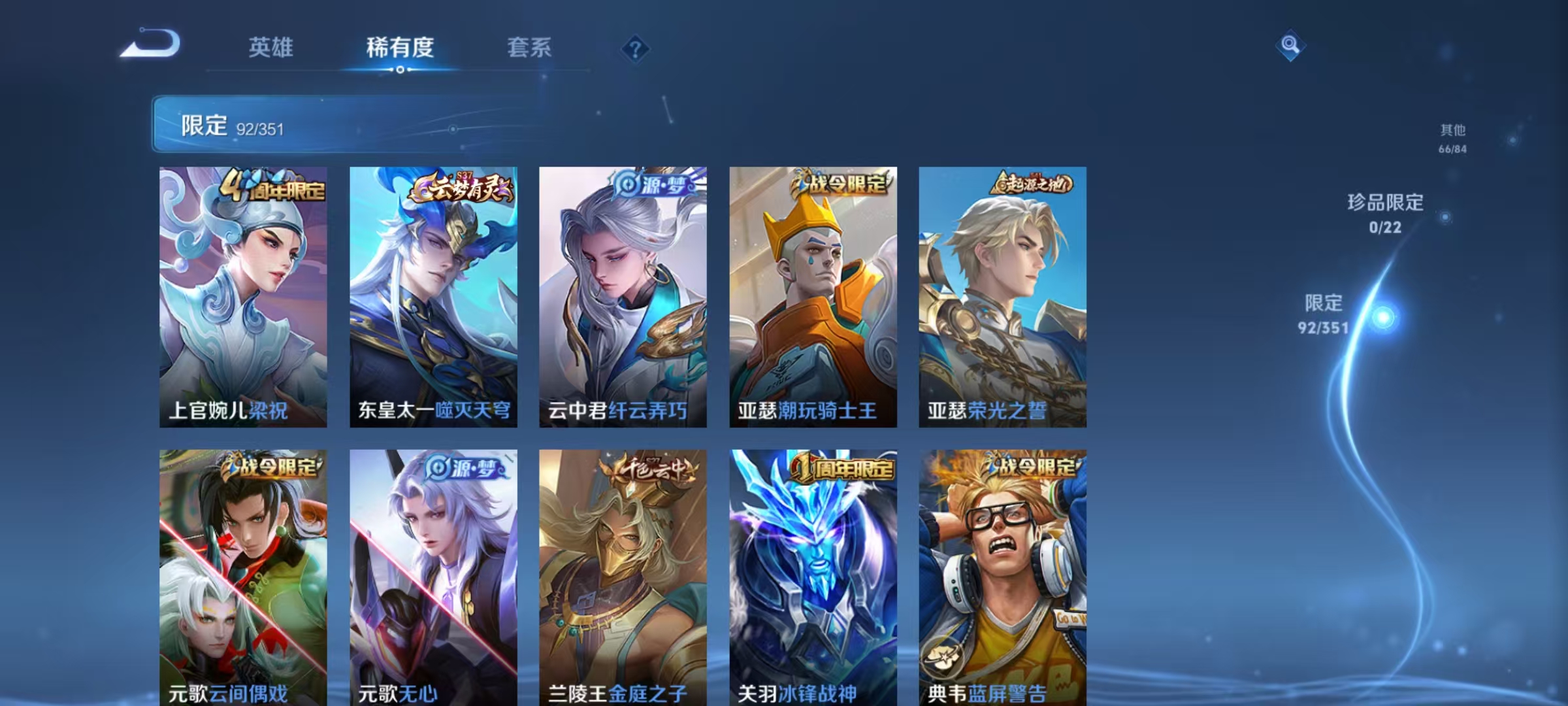This screenshot has height=706, width=1568.
Task: Switch to the 套系 tab
Action: pyautogui.click(x=529, y=48)
